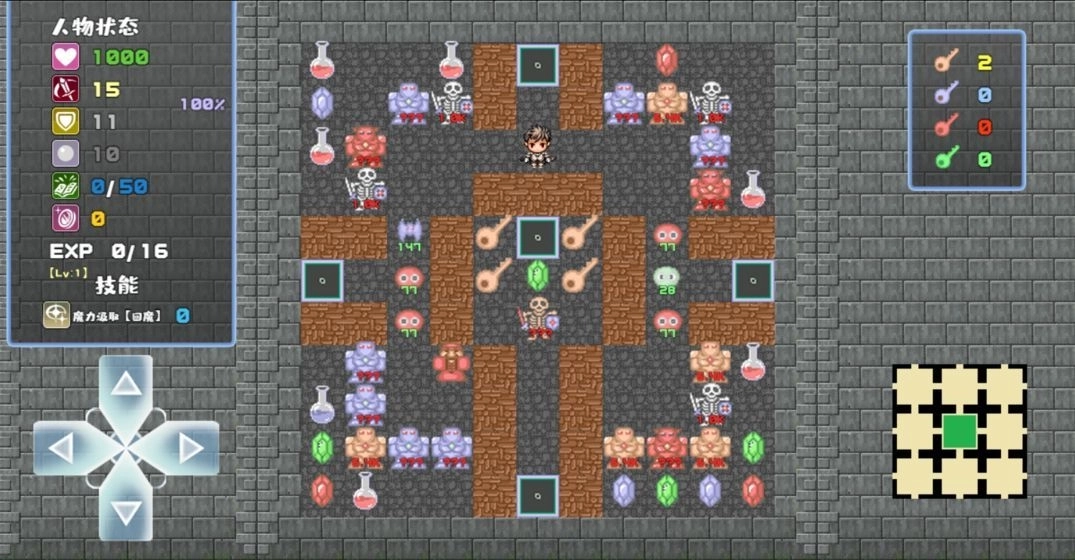Tap the left arrow on the D-pad

(62, 448)
